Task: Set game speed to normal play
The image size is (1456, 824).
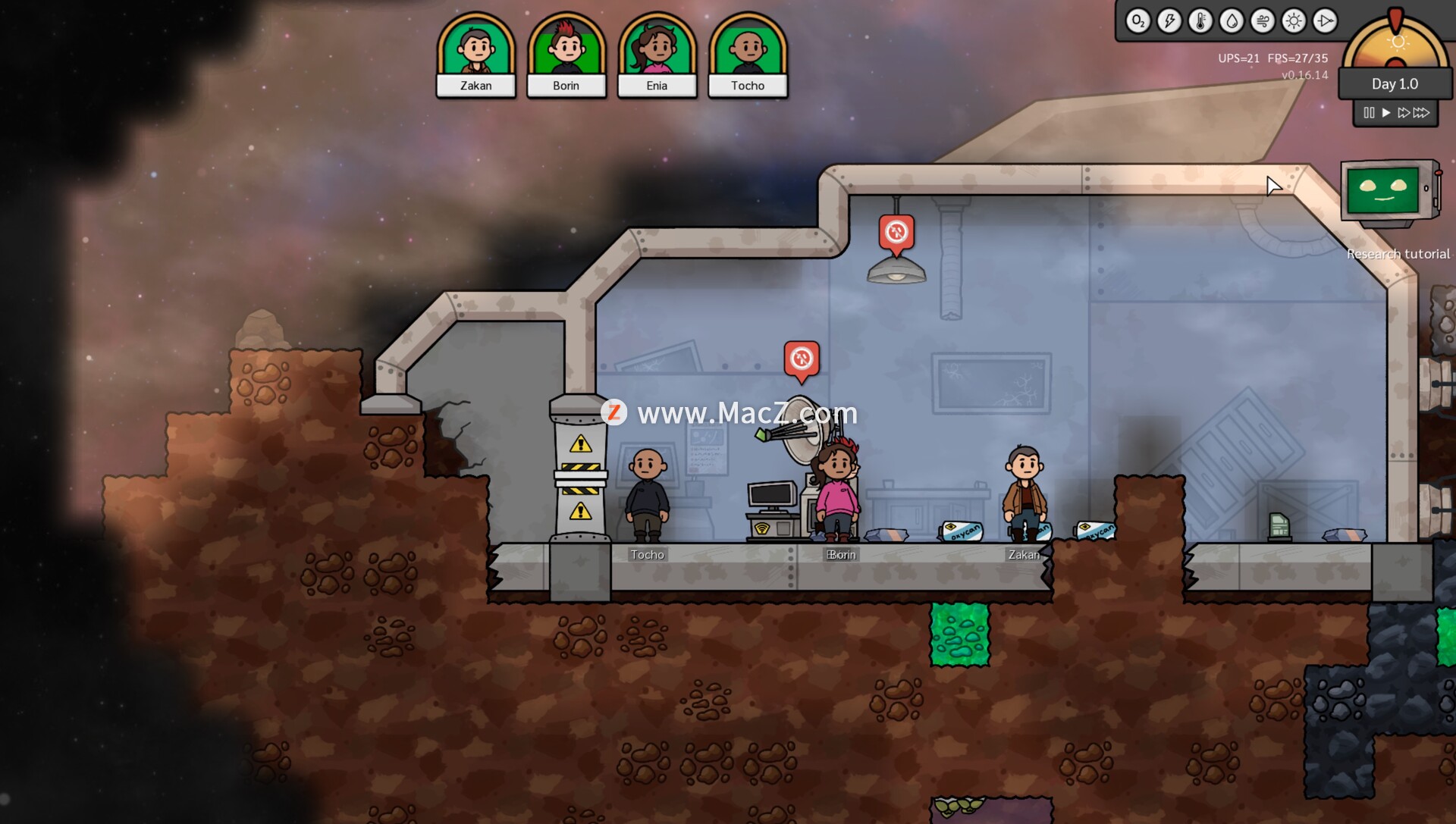Action: [x=1386, y=113]
